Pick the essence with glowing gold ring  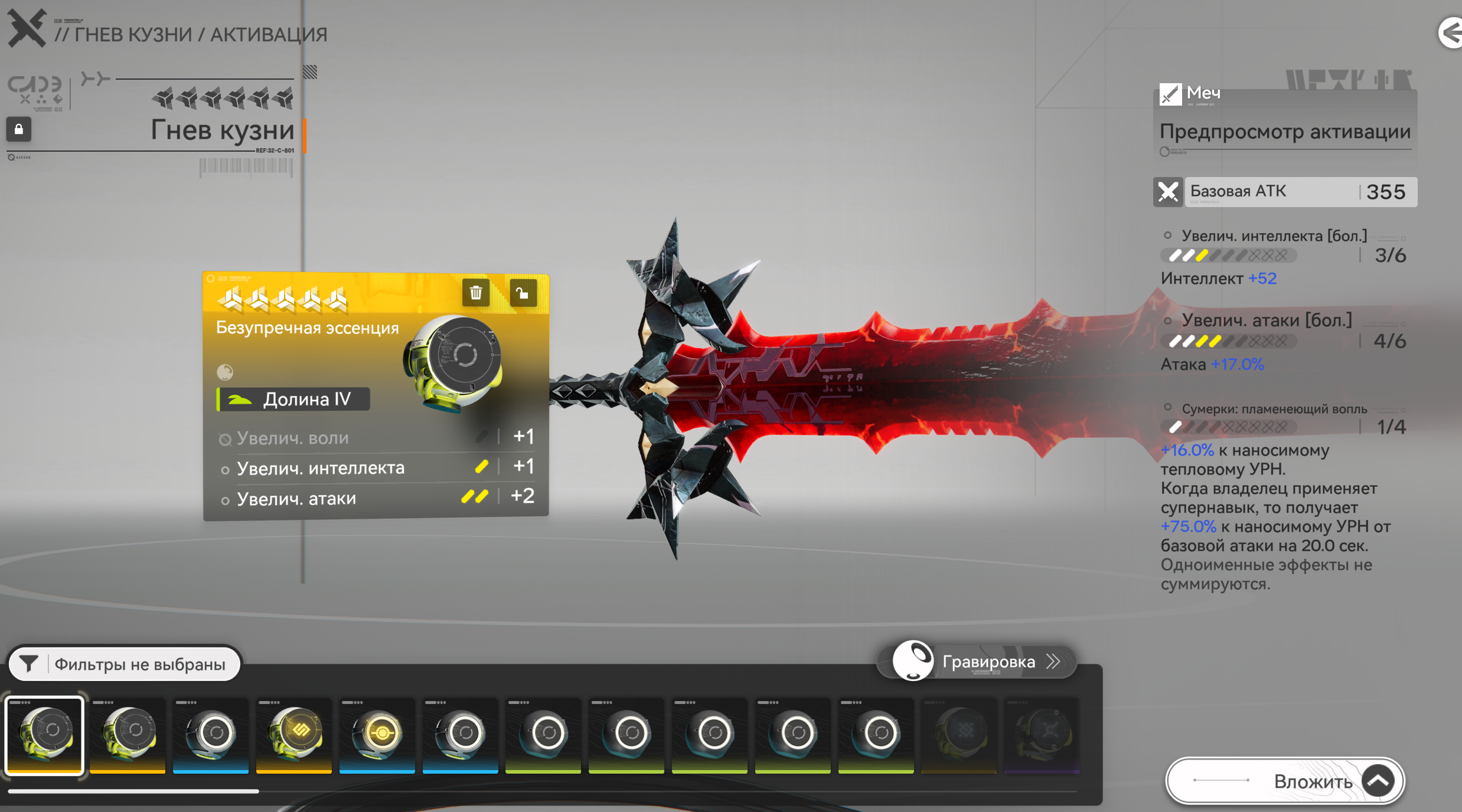(377, 735)
